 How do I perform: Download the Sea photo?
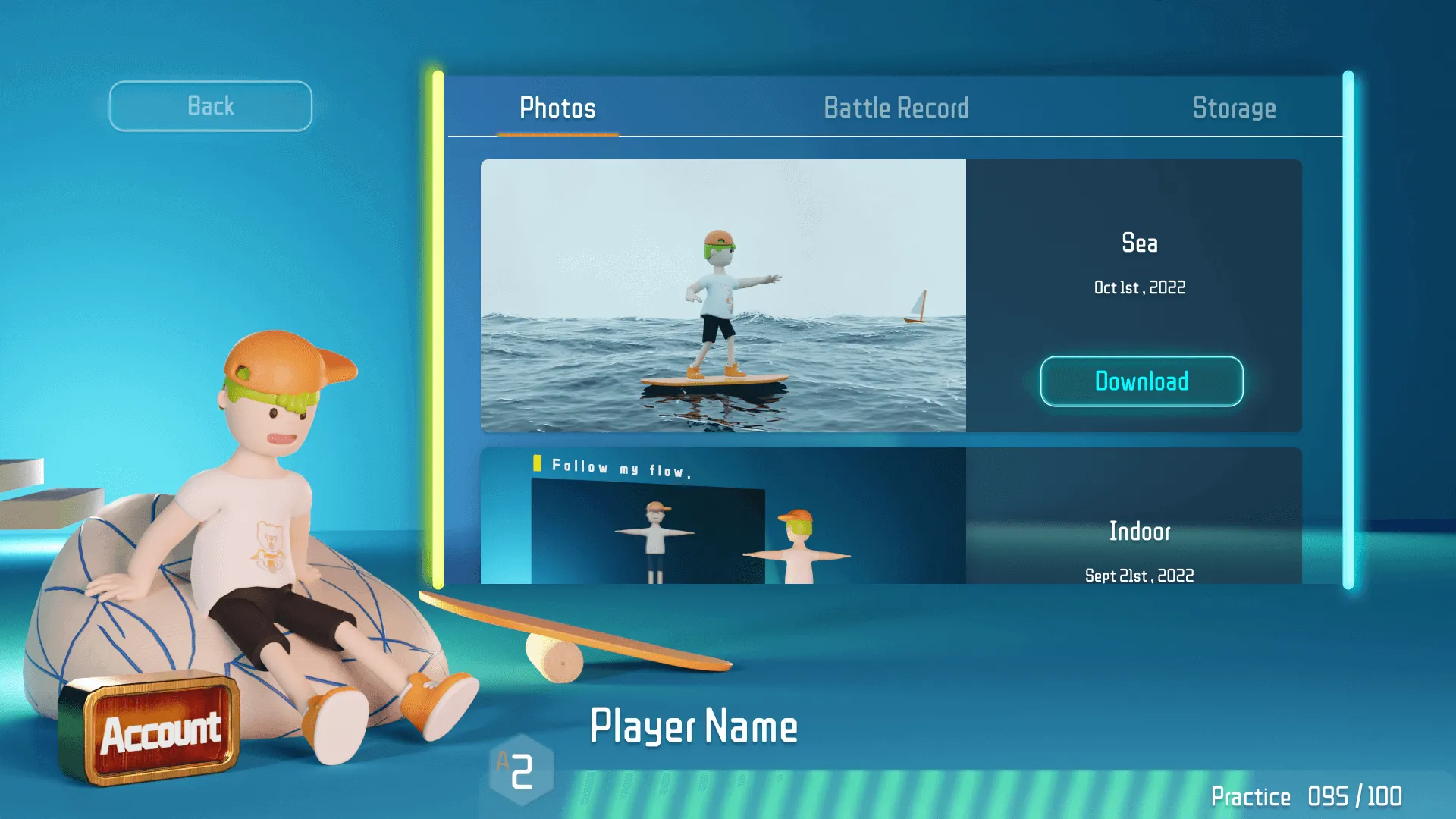point(1141,381)
